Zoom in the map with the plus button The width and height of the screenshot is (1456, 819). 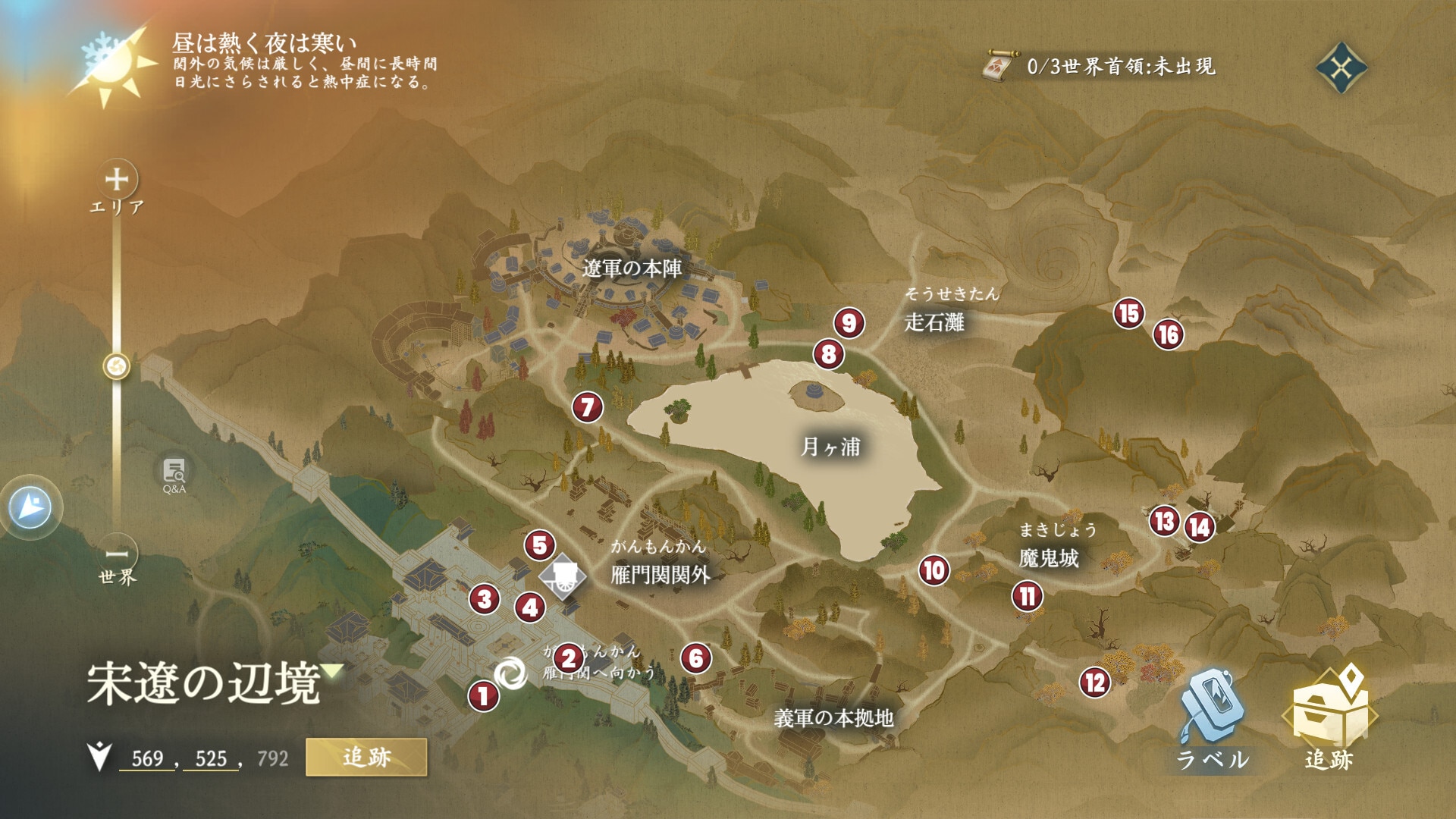[x=117, y=180]
